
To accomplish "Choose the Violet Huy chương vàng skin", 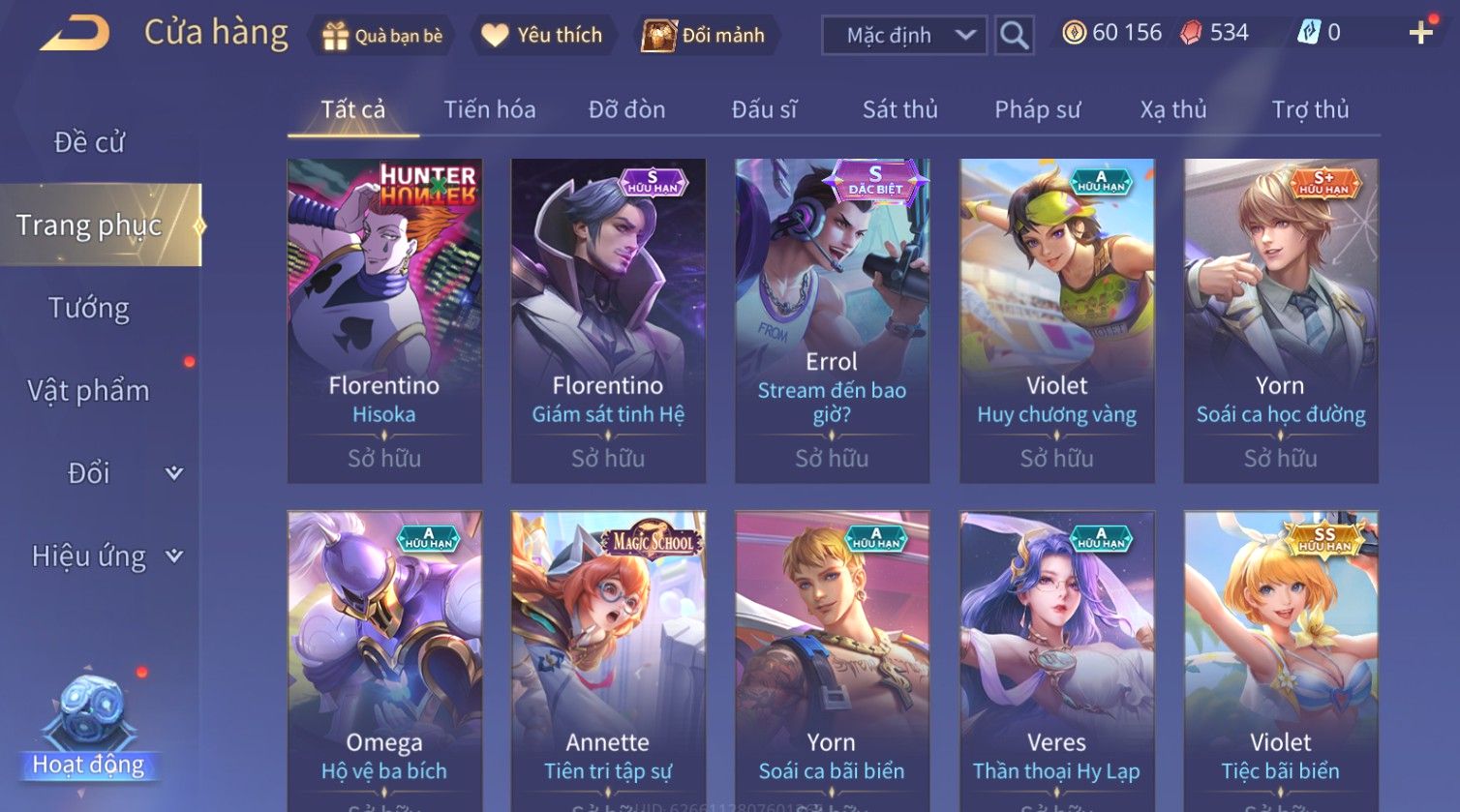I will click(x=1056, y=320).
